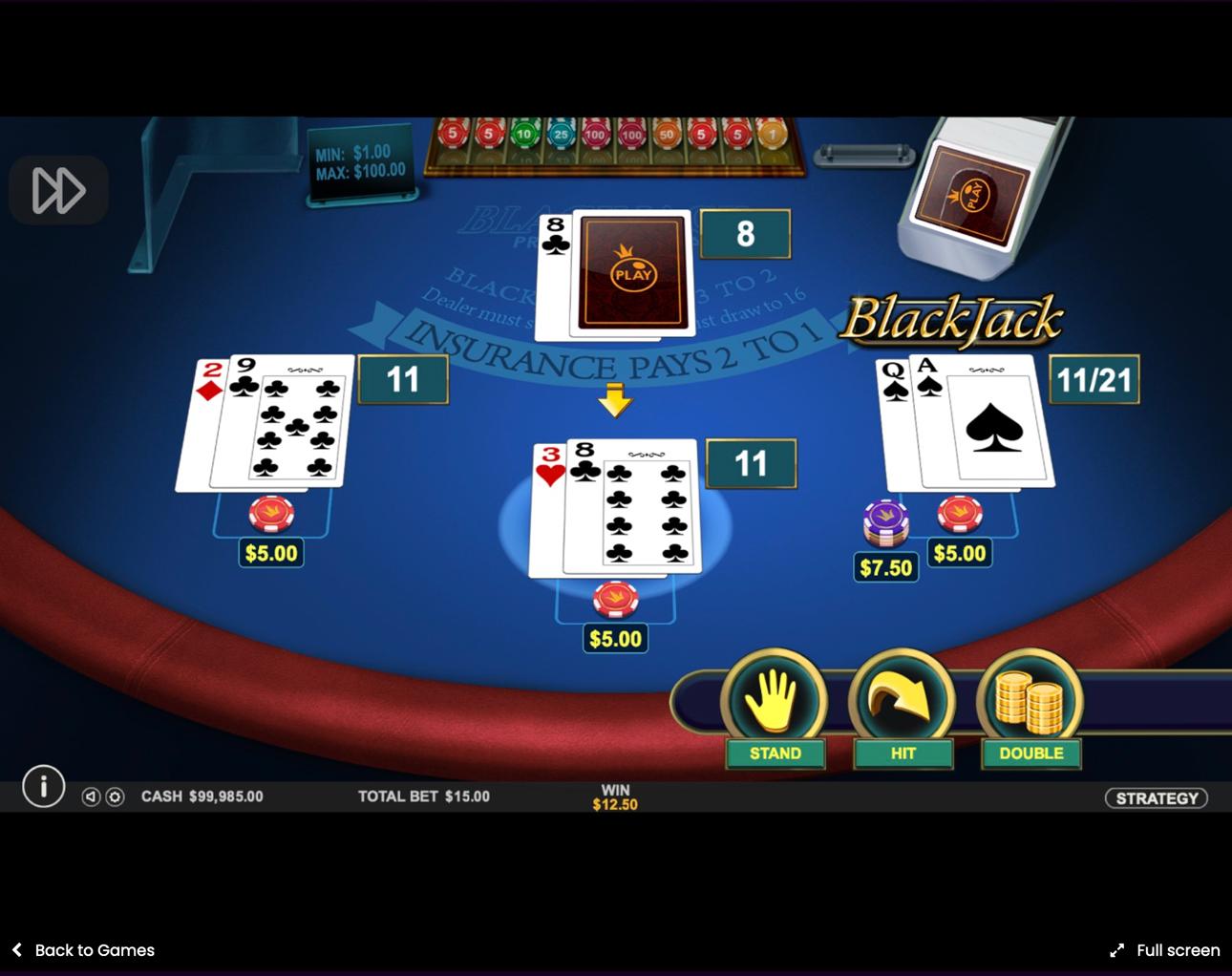The height and width of the screenshot is (976, 1232).
Task: Open the settings gear icon
Action: tap(115, 796)
